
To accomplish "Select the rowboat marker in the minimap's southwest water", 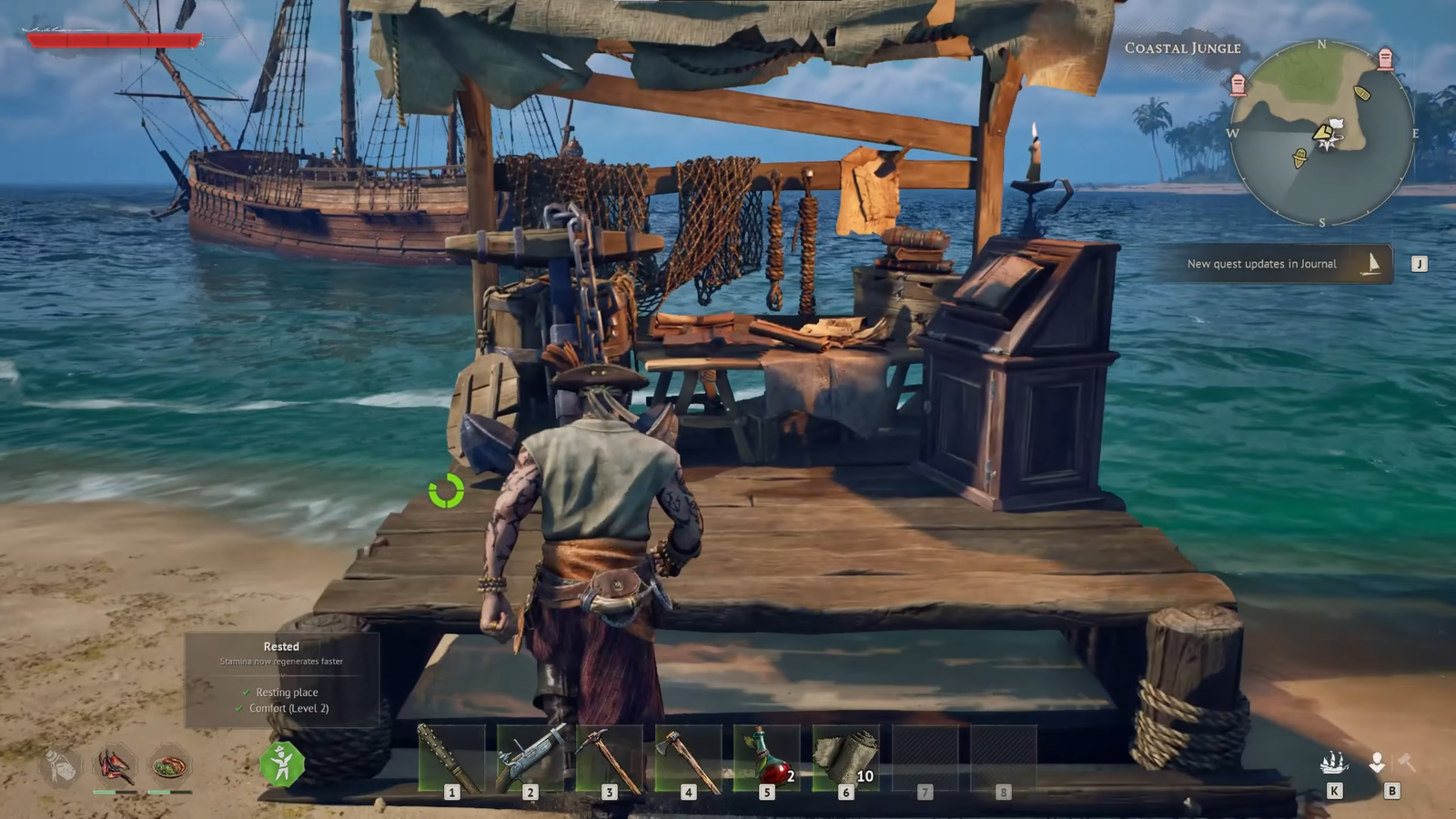I will click(x=1299, y=160).
